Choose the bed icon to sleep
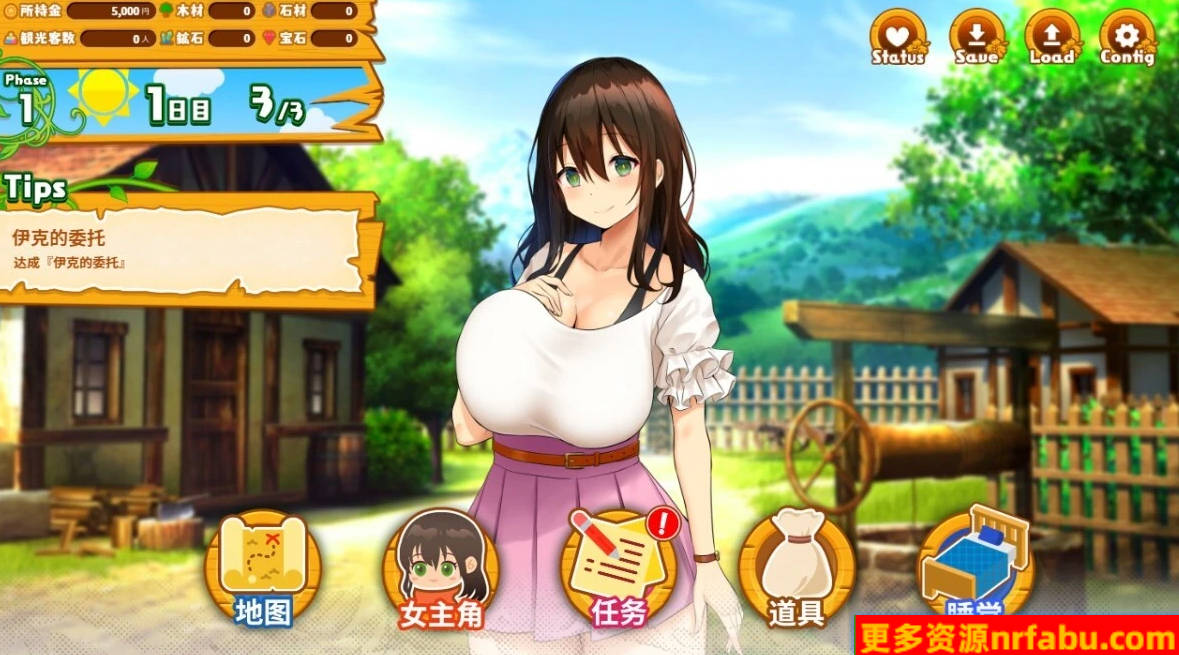 click(x=975, y=562)
